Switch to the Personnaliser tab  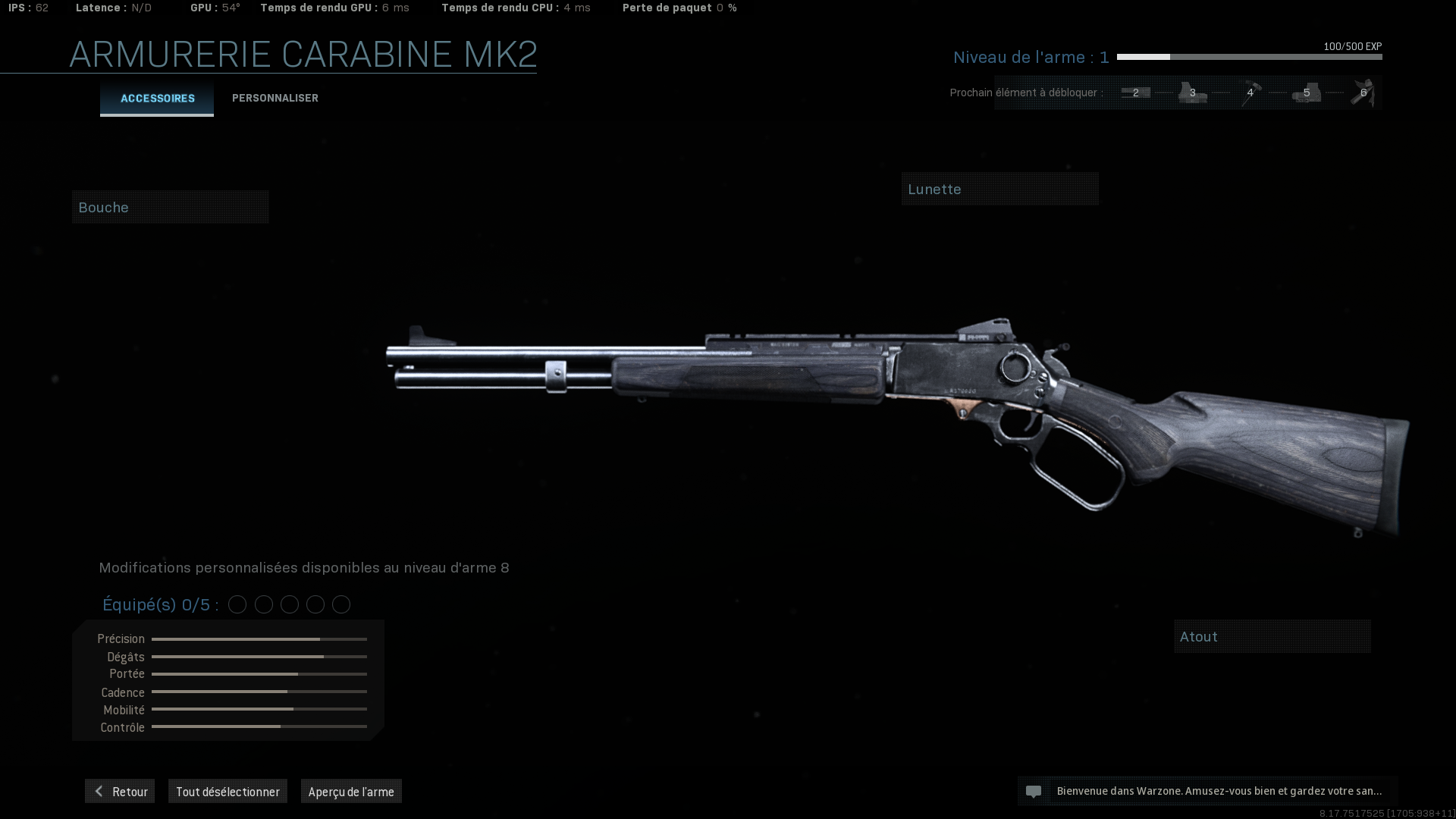[275, 98]
